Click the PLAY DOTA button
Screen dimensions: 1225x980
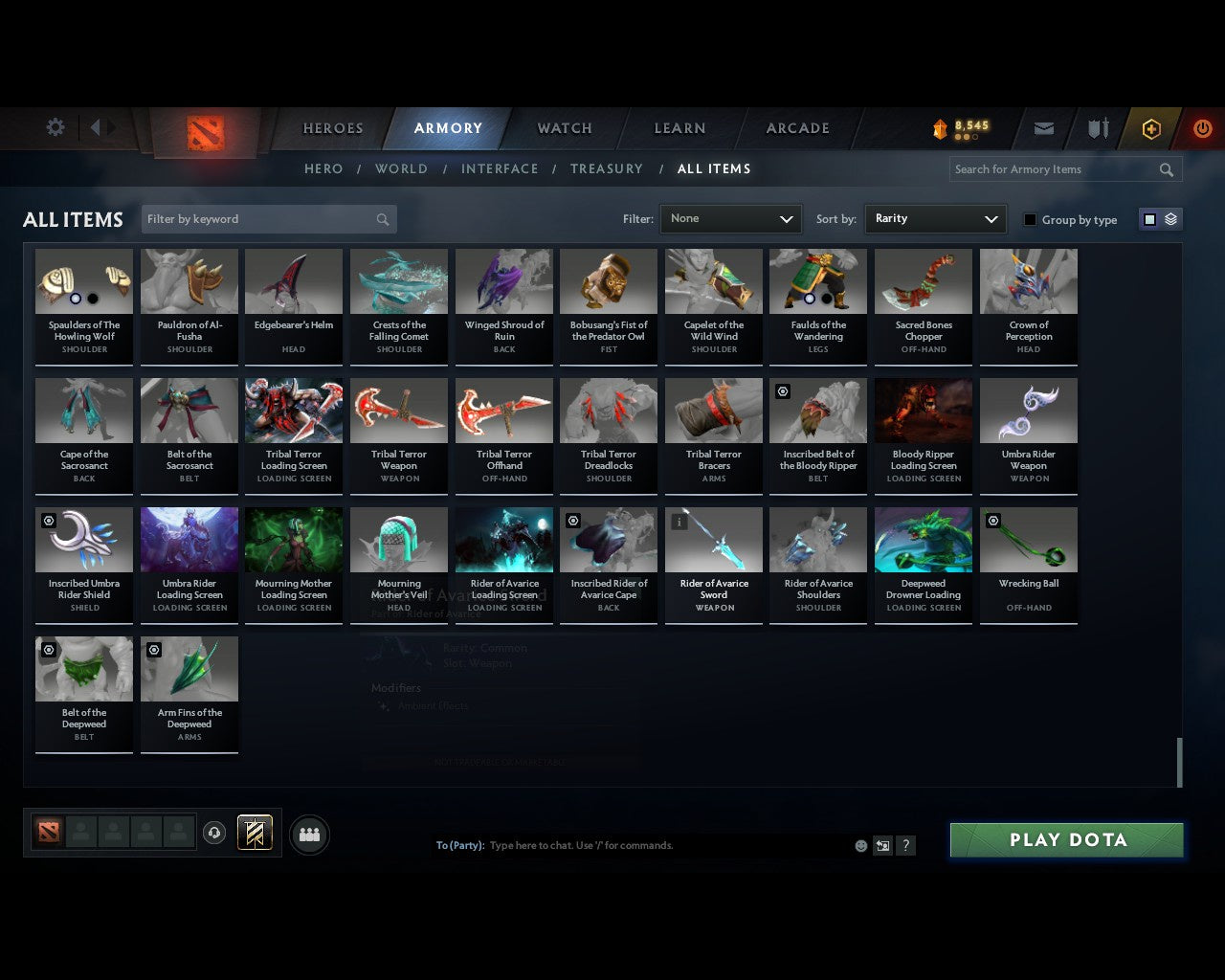coord(1065,839)
